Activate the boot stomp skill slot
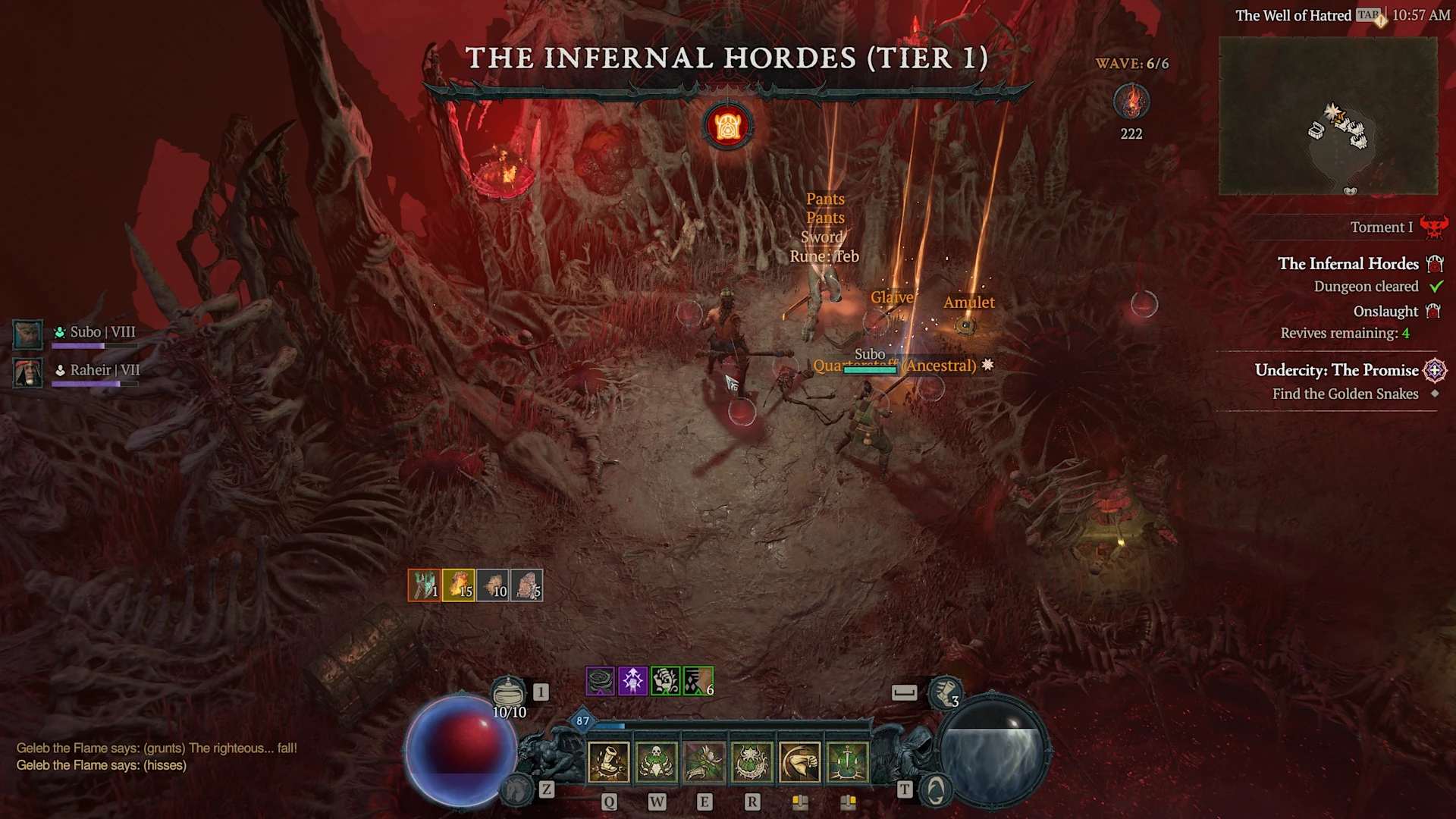This screenshot has height=819, width=1456. click(608, 761)
